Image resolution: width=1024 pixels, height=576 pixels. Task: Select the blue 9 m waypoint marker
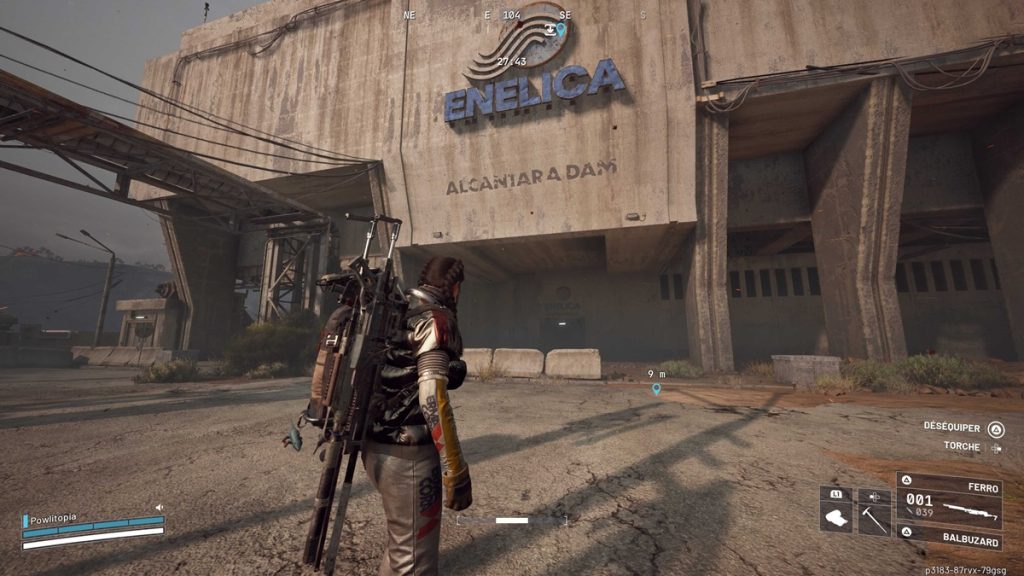point(656,389)
